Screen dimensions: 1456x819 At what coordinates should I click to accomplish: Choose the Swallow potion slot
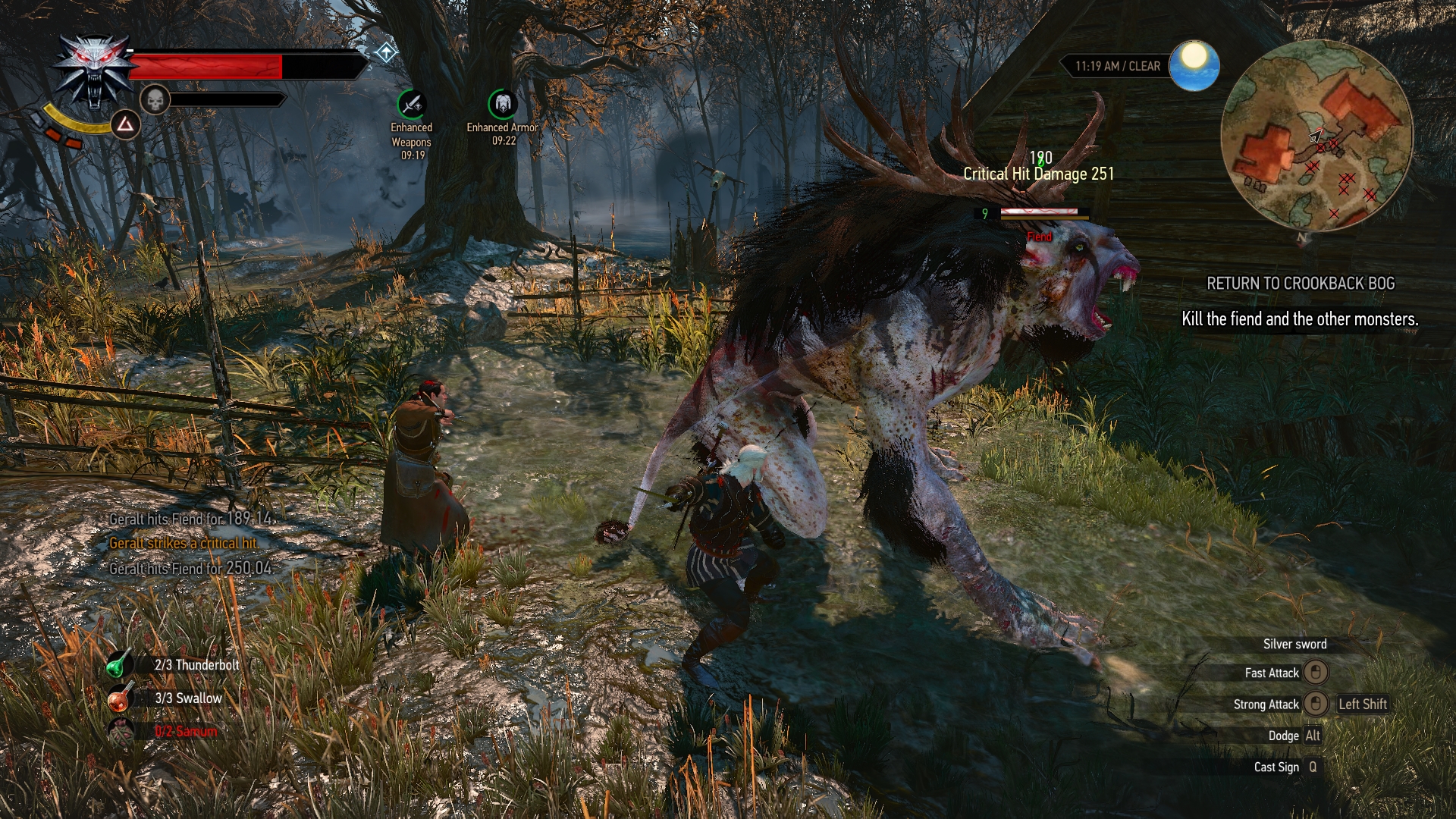pyautogui.click(x=118, y=698)
